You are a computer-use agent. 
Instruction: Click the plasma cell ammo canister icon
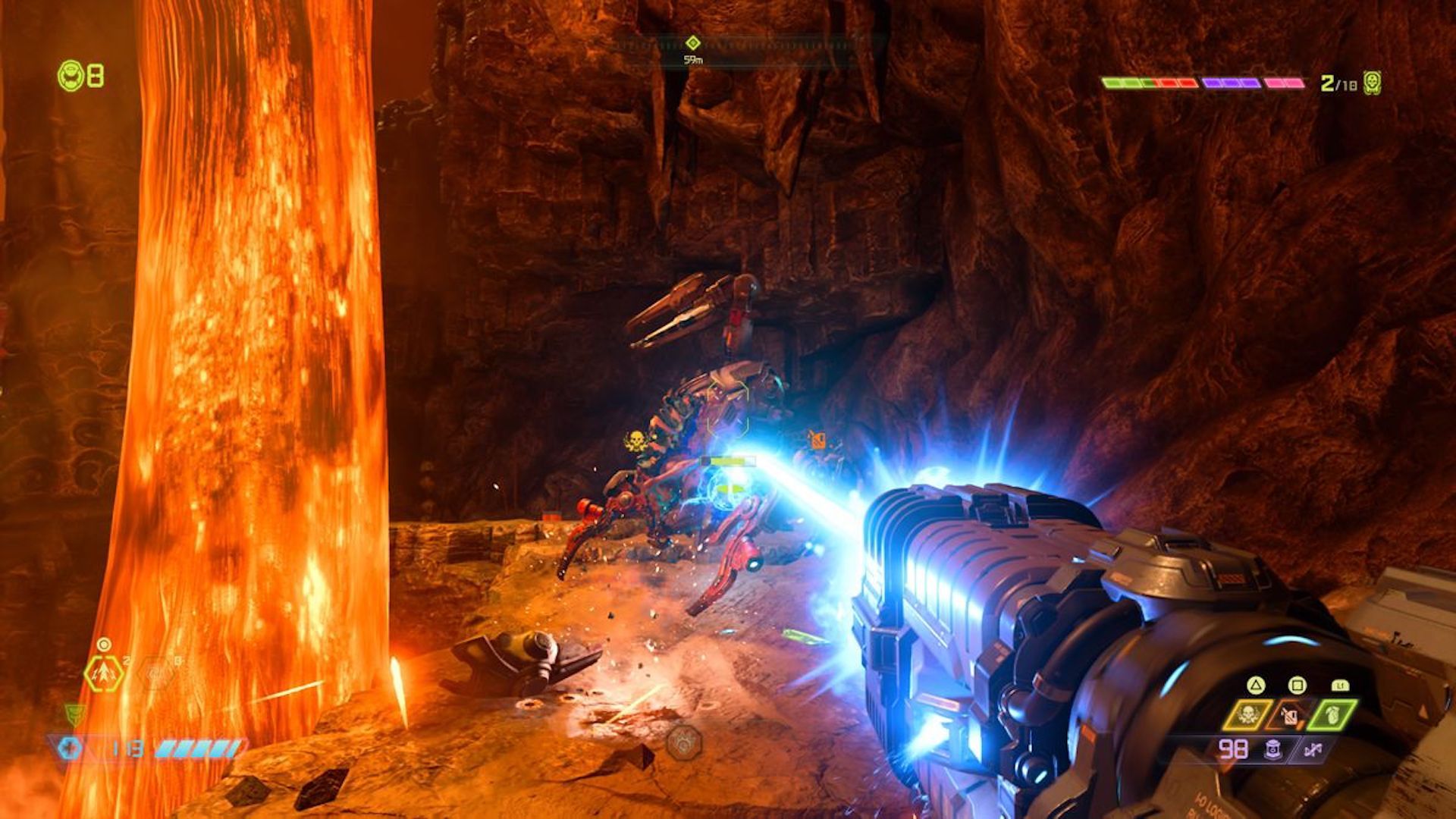tap(1273, 750)
